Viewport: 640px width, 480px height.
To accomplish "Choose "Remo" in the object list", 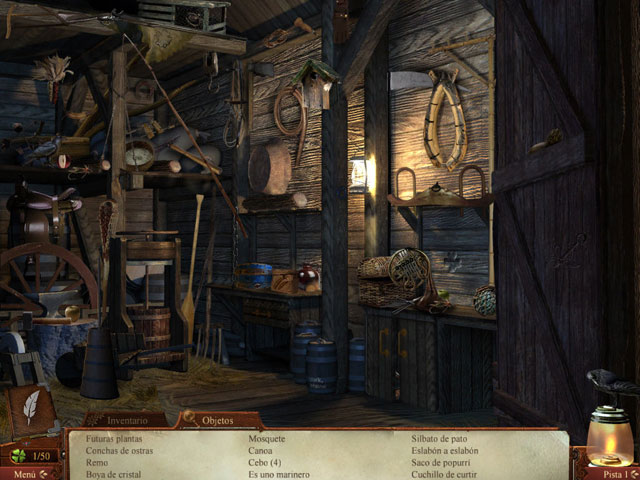I will pos(97,463).
